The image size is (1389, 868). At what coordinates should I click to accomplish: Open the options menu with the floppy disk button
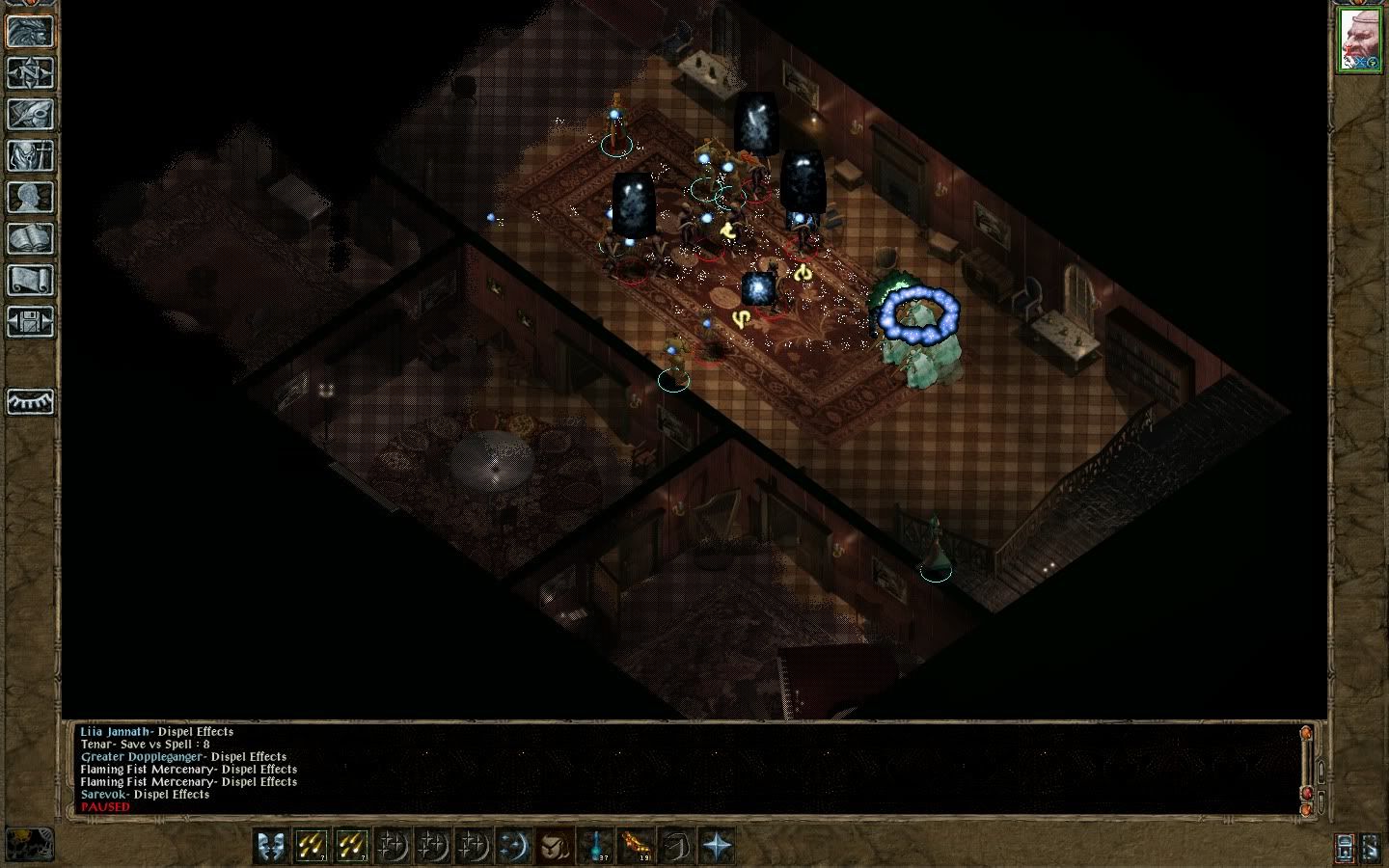(x=30, y=321)
